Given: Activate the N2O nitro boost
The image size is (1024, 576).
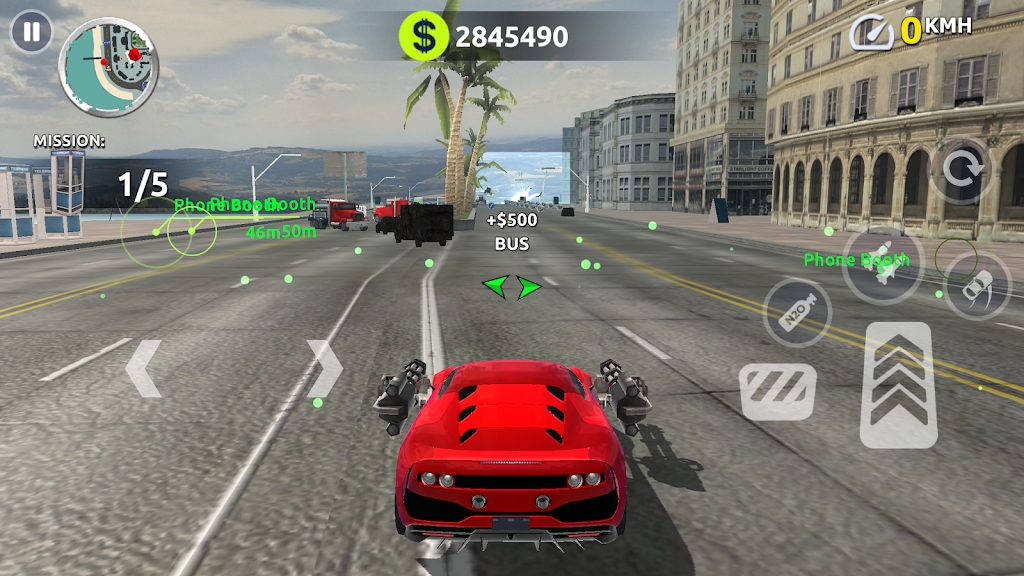Looking at the screenshot, I should [x=797, y=311].
